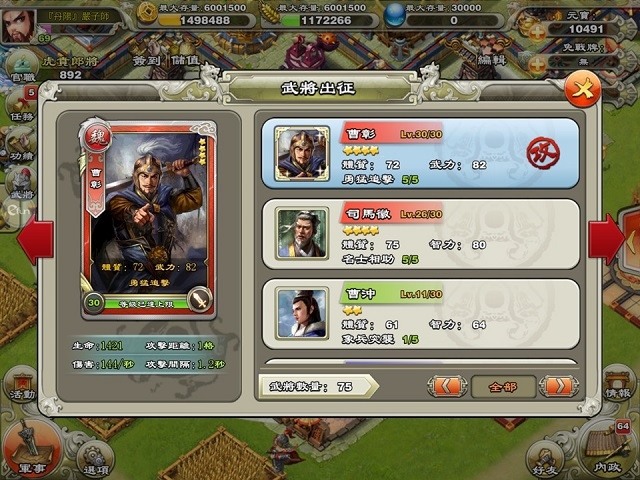The image size is (640, 480).
Task: Select the 曹彰 general row
Action: (420, 153)
